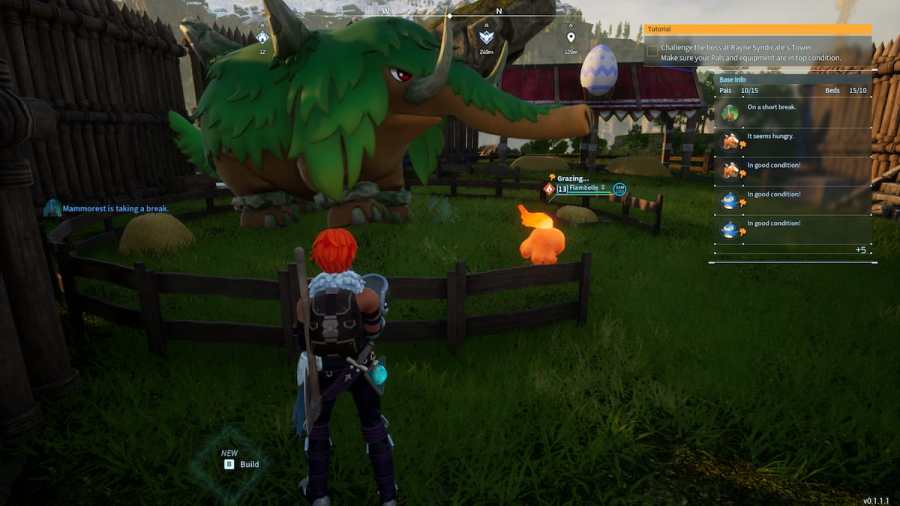
Task: Select the boss tower emblem on the compass
Action: tap(486, 38)
